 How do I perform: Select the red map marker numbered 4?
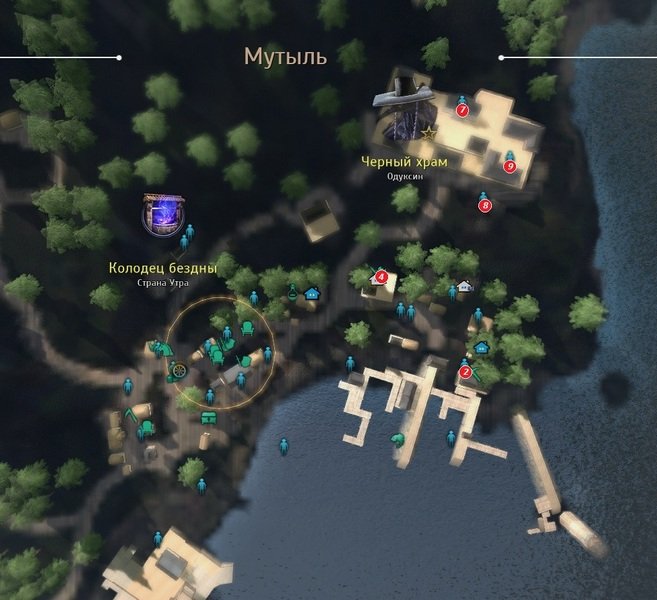click(381, 277)
